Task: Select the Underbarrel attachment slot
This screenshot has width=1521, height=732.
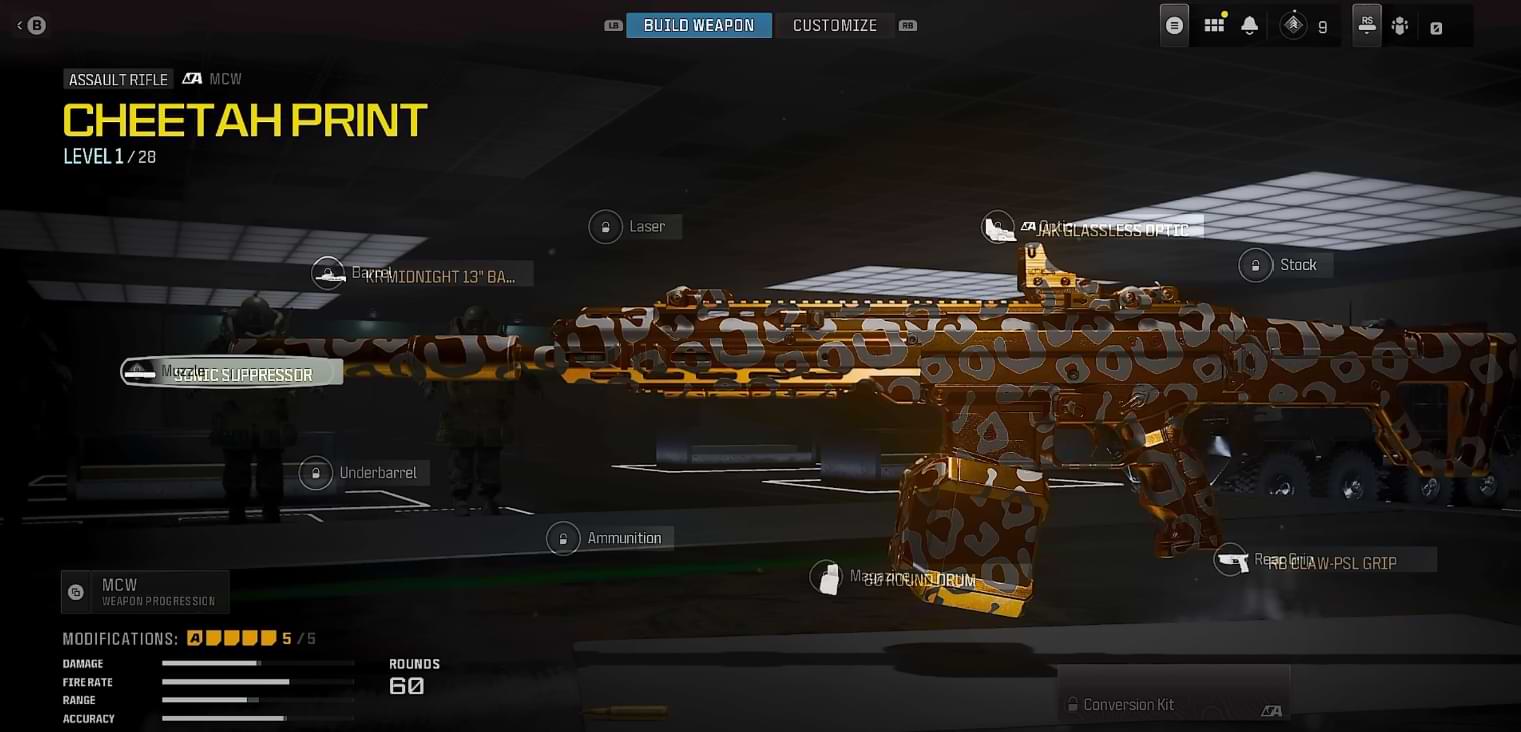Action: coord(316,472)
